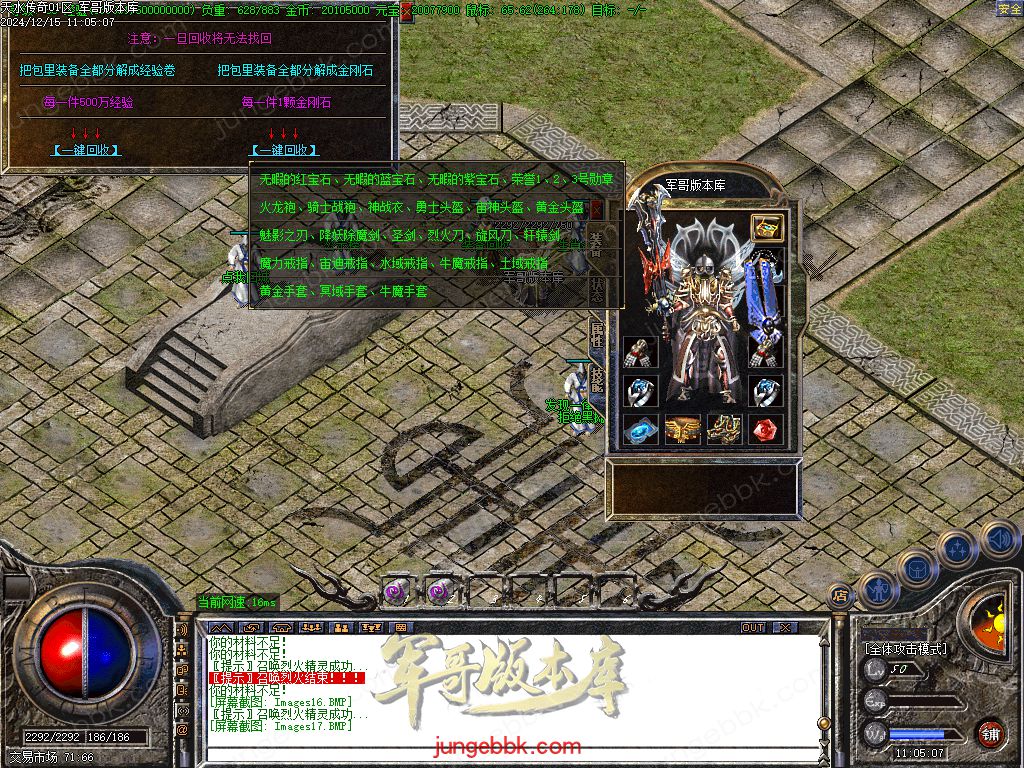Select the red gemstone equipment slot

[x=766, y=429]
